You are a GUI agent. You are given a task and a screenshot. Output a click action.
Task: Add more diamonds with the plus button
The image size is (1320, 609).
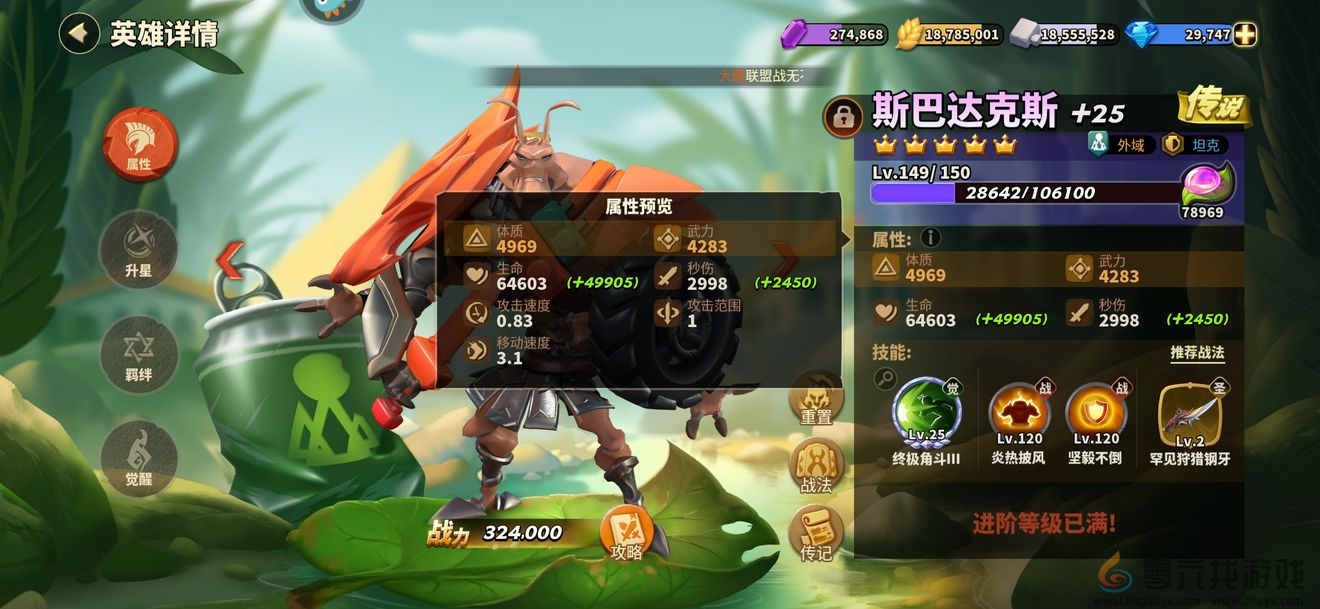pyautogui.click(x=1245, y=34)
